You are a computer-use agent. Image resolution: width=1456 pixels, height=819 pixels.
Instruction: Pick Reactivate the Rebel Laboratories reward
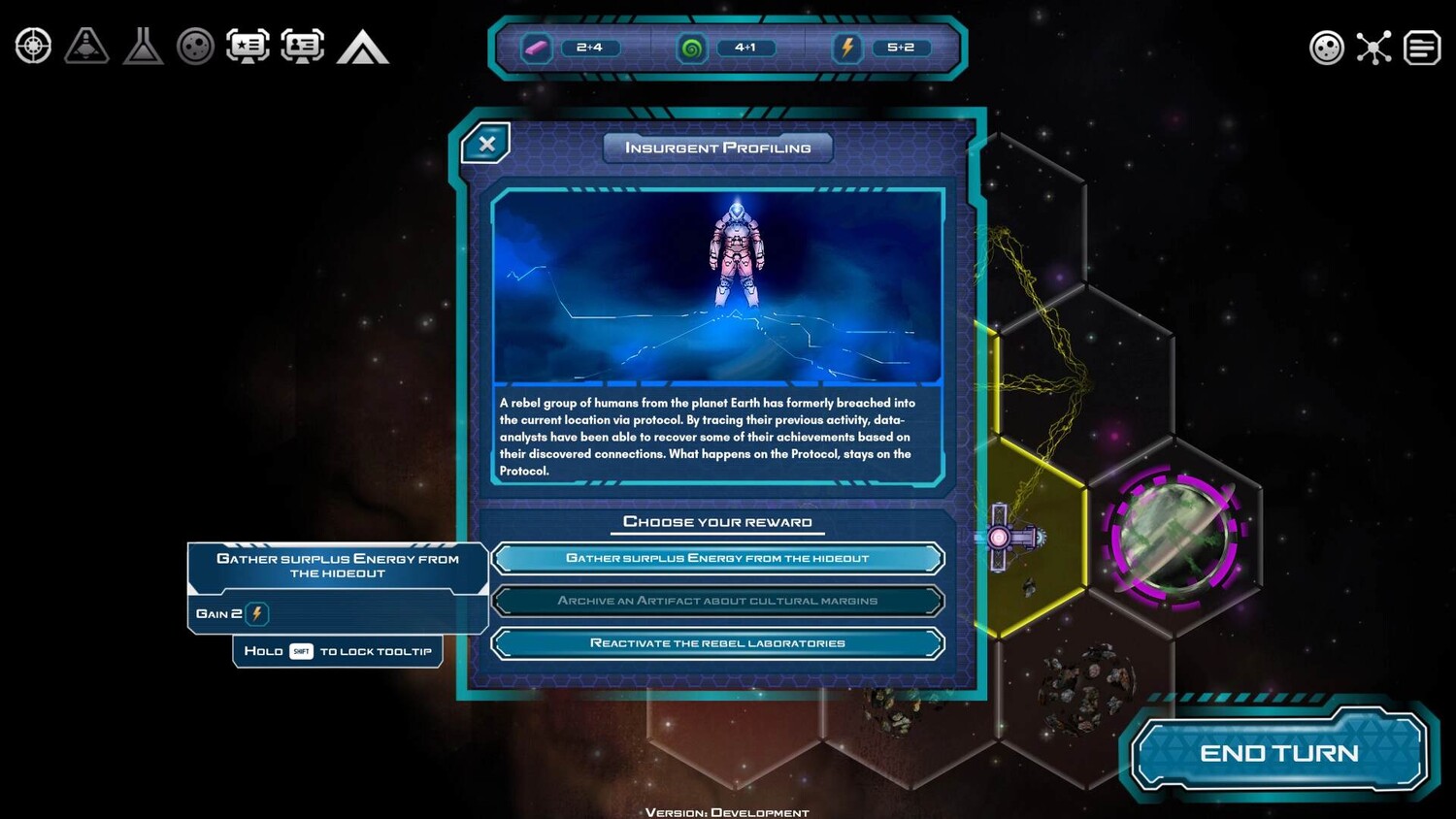pyautogui.click(x=717, y=643)
